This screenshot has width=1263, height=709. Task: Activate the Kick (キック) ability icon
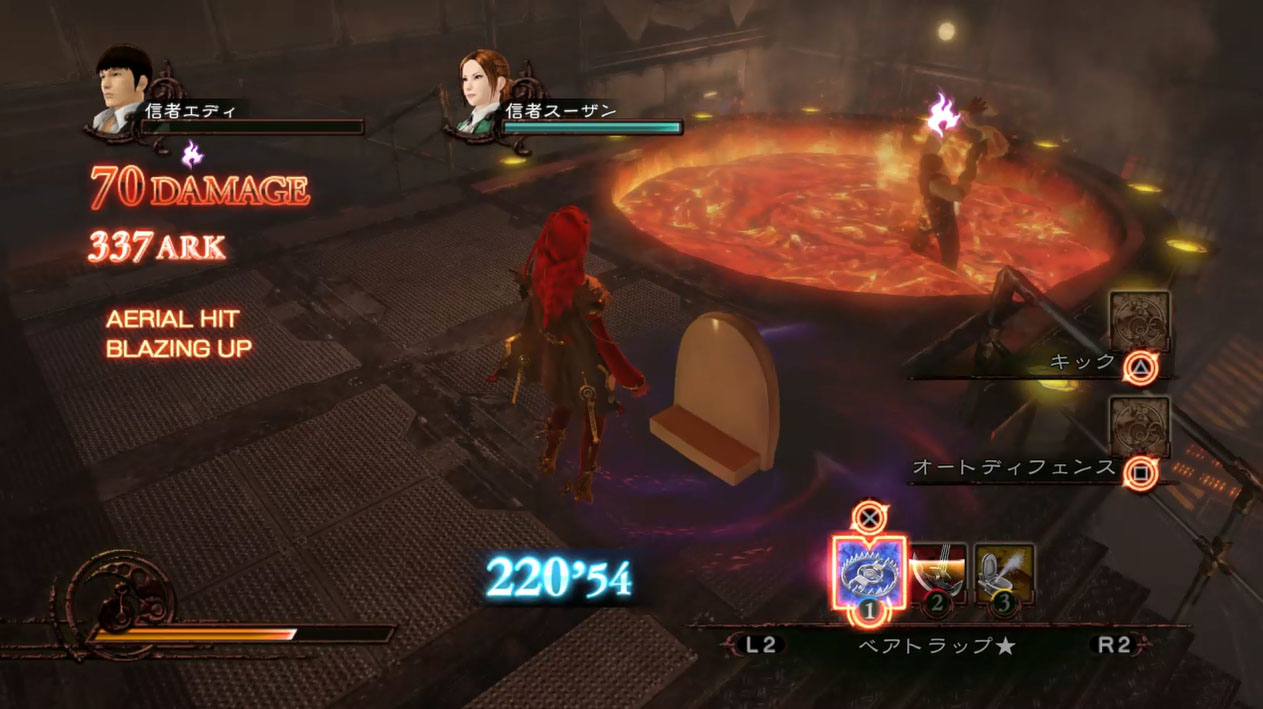click(x=1139, y=322)
